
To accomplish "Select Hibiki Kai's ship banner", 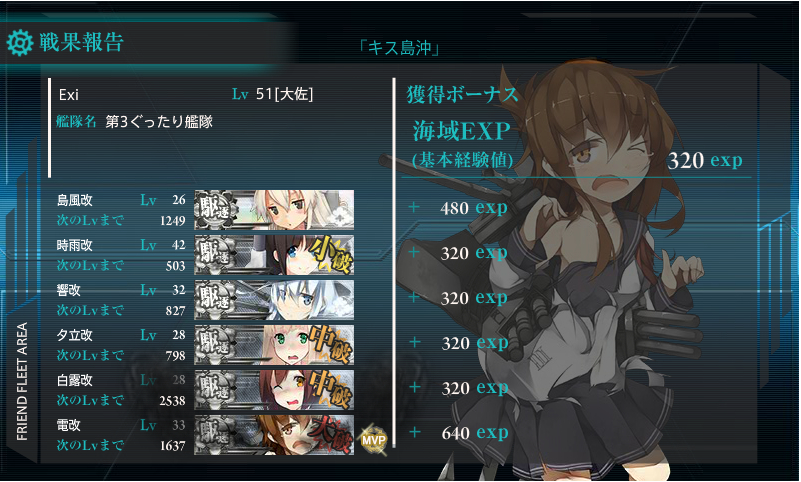I will point(274,298).
